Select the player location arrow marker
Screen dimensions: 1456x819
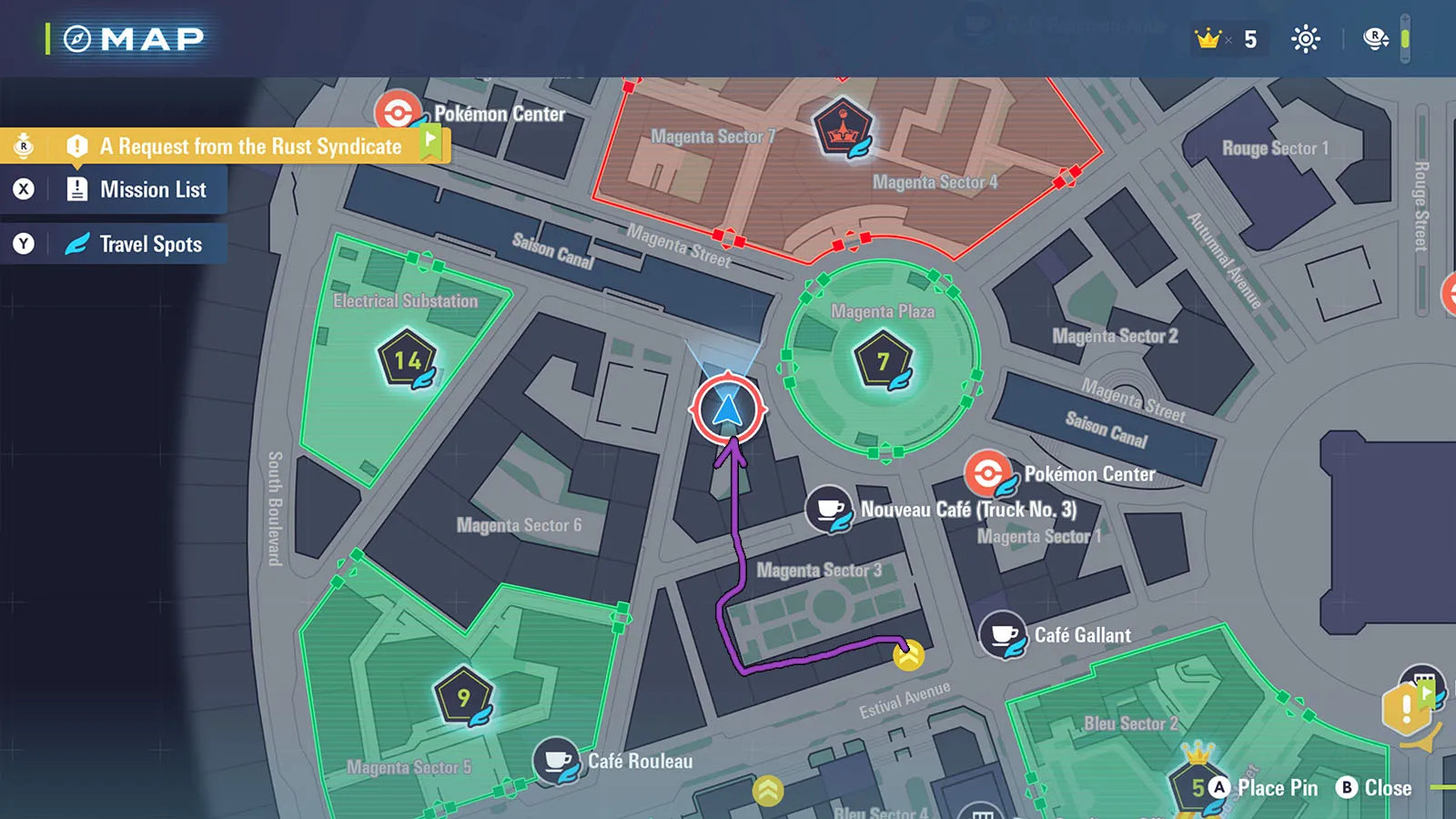click(x=728, y=409)
